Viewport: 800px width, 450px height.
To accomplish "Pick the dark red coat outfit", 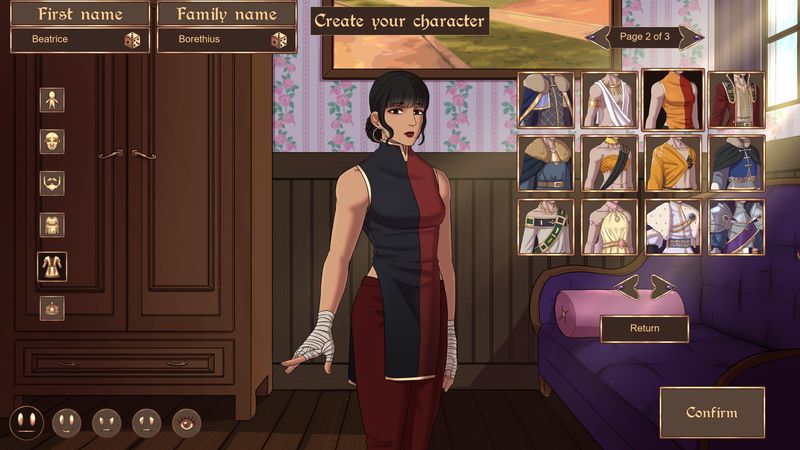I will tap(737, 99).
